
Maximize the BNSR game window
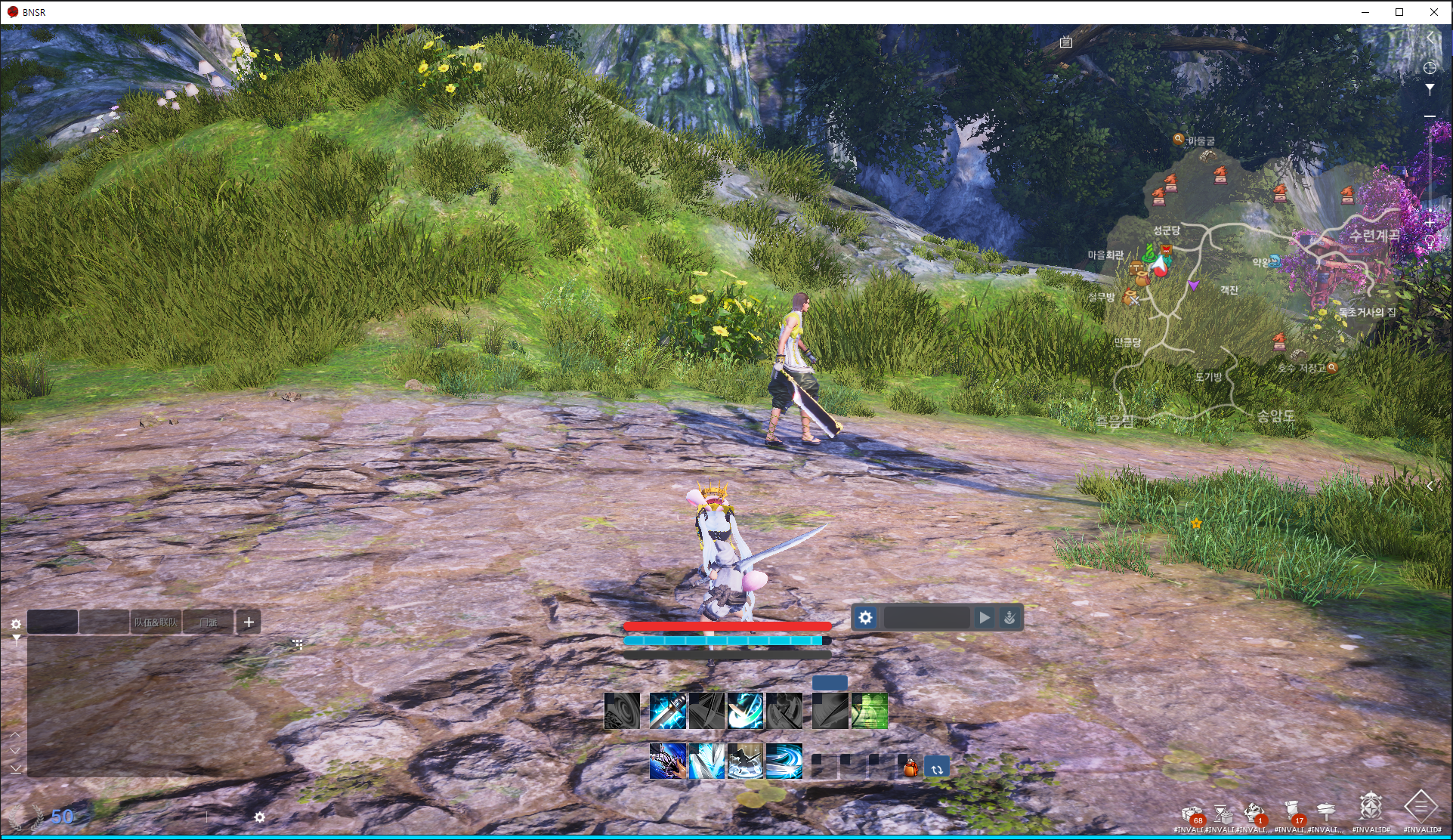click(1399, 12)
